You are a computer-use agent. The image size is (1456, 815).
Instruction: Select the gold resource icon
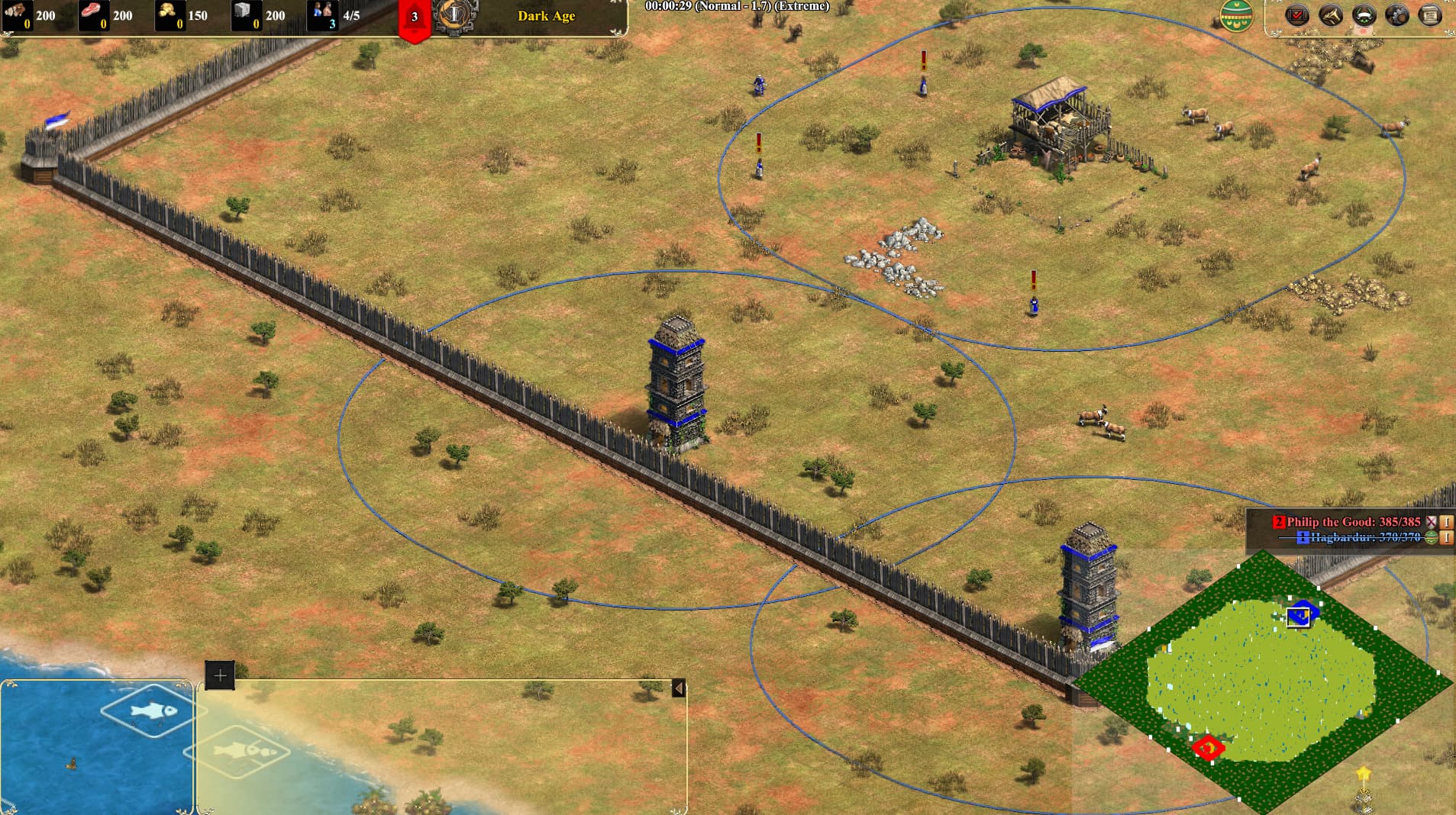(x=168, y=14)
